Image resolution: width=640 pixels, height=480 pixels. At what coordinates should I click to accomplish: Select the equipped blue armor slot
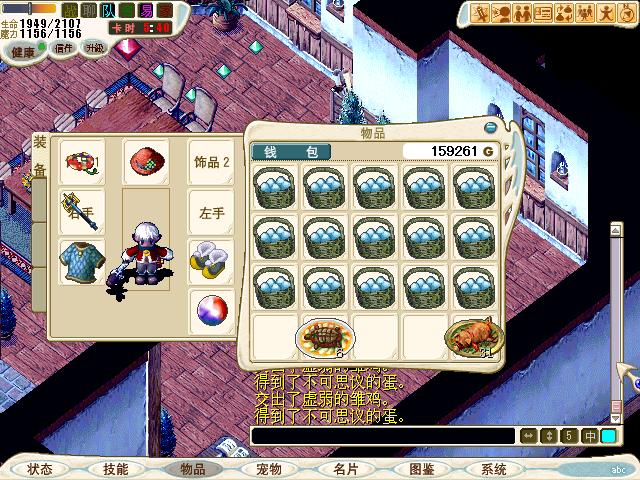point(80,262)
